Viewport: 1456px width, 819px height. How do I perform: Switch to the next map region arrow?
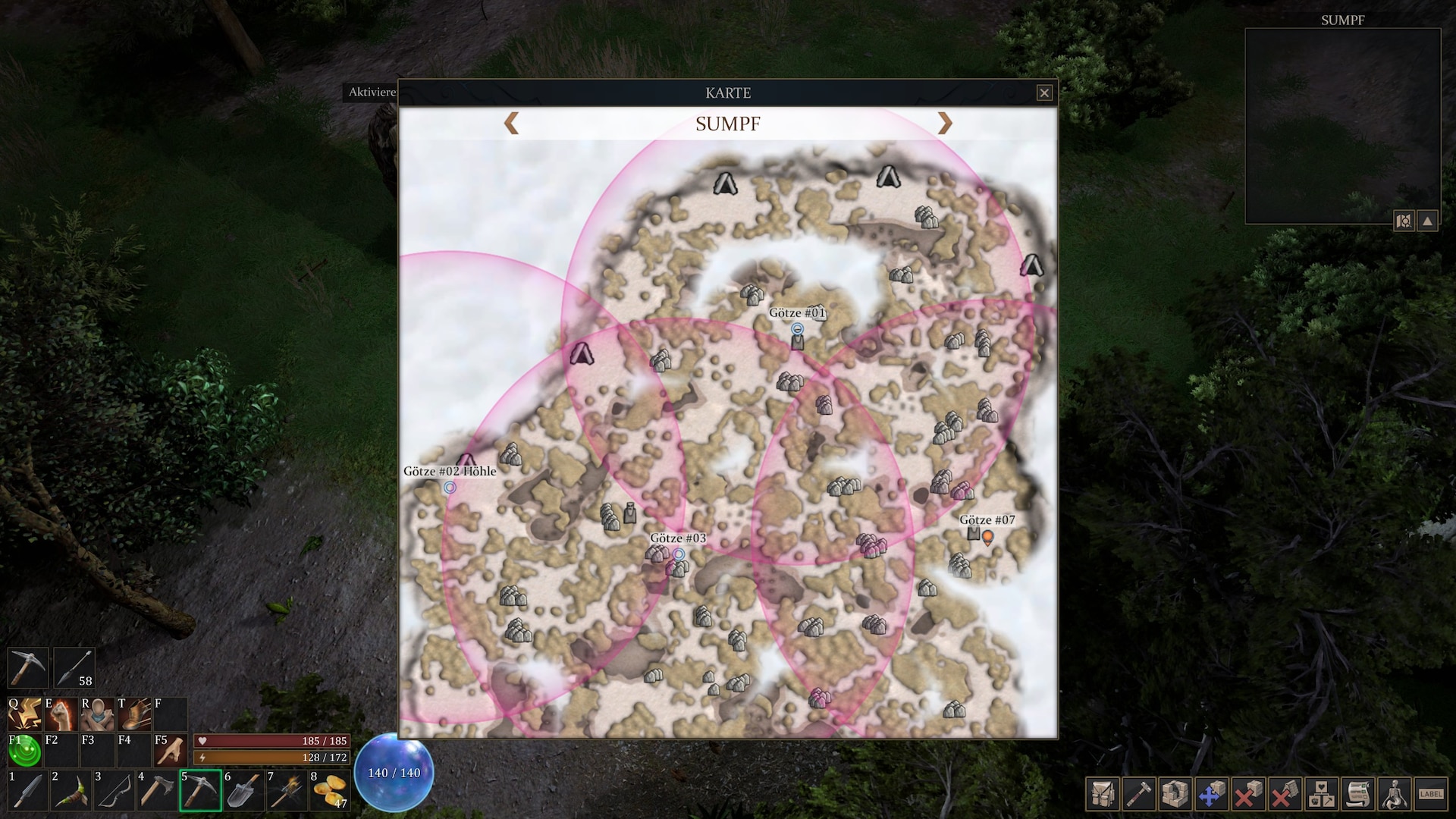coord(944,123)
